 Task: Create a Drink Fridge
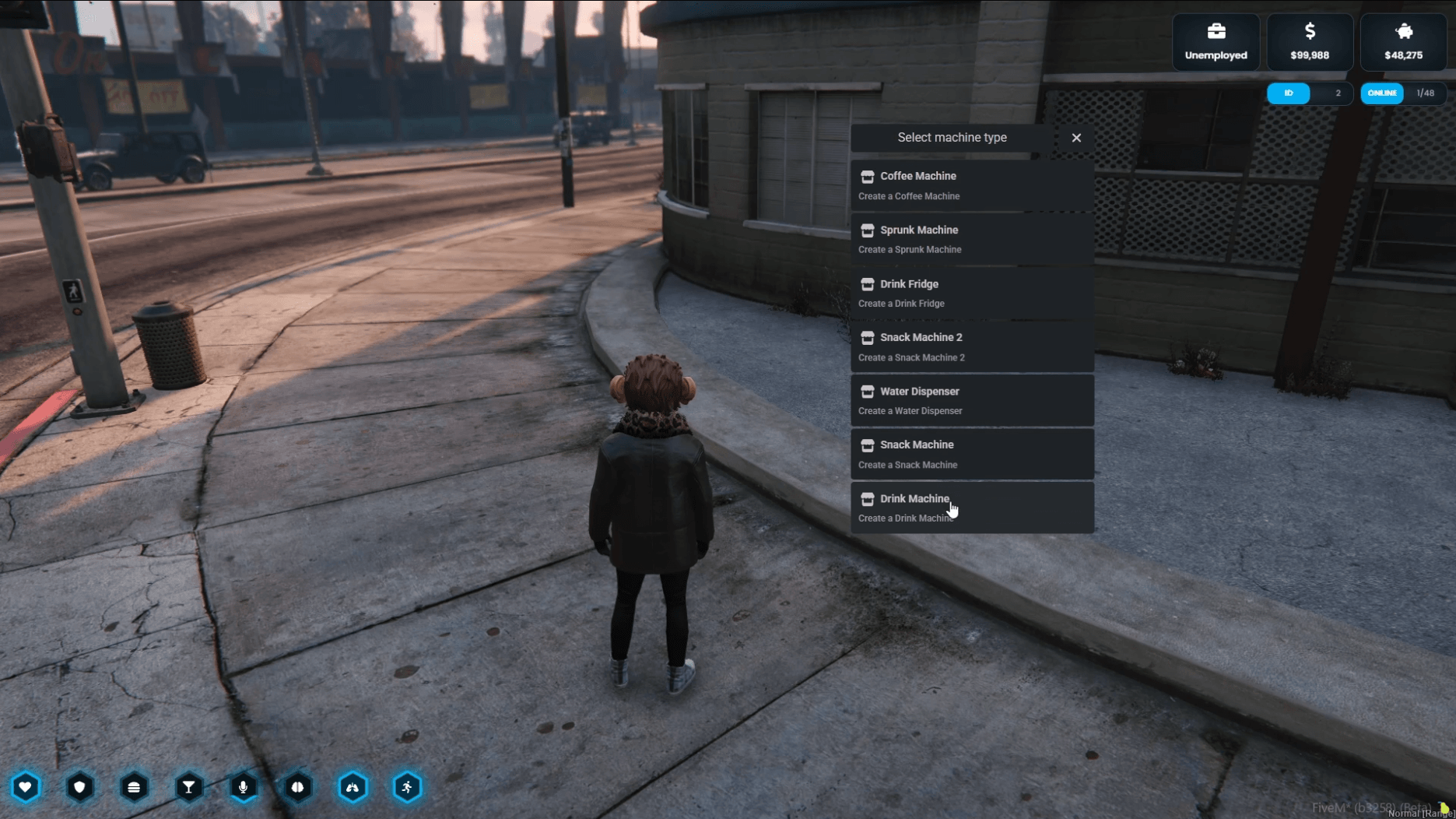click(971, 293)
